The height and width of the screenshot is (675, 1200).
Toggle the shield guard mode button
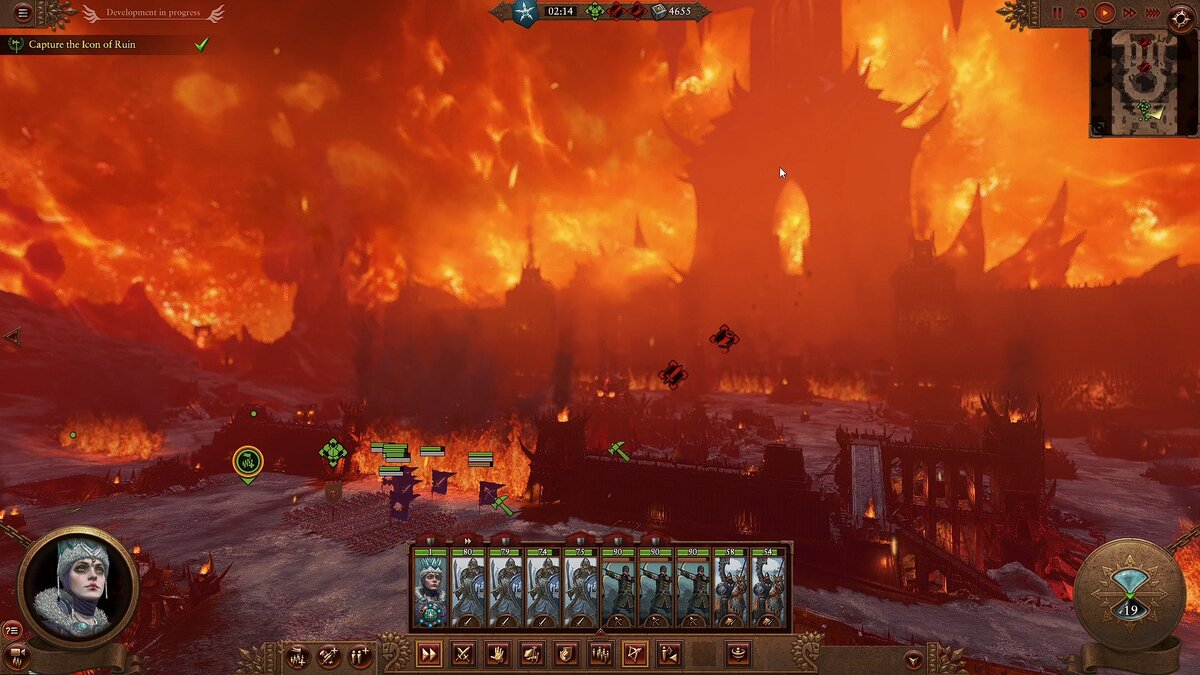coord(566,655)
